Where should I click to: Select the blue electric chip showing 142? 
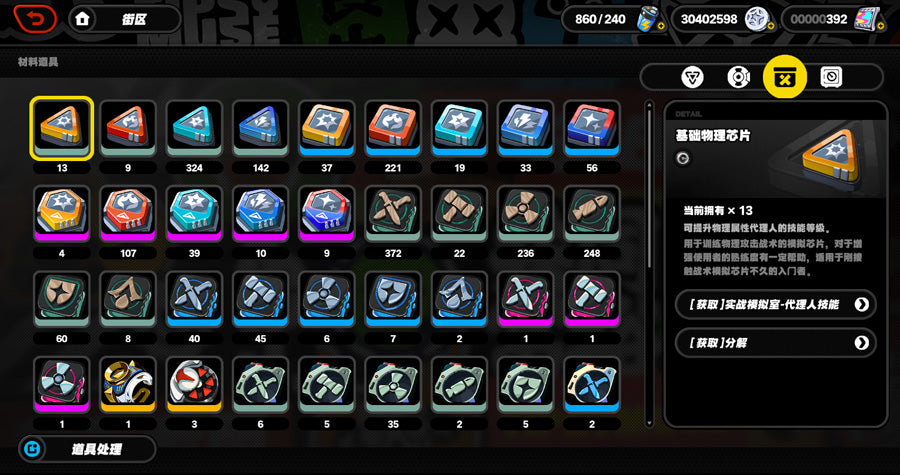click(260, 127)
